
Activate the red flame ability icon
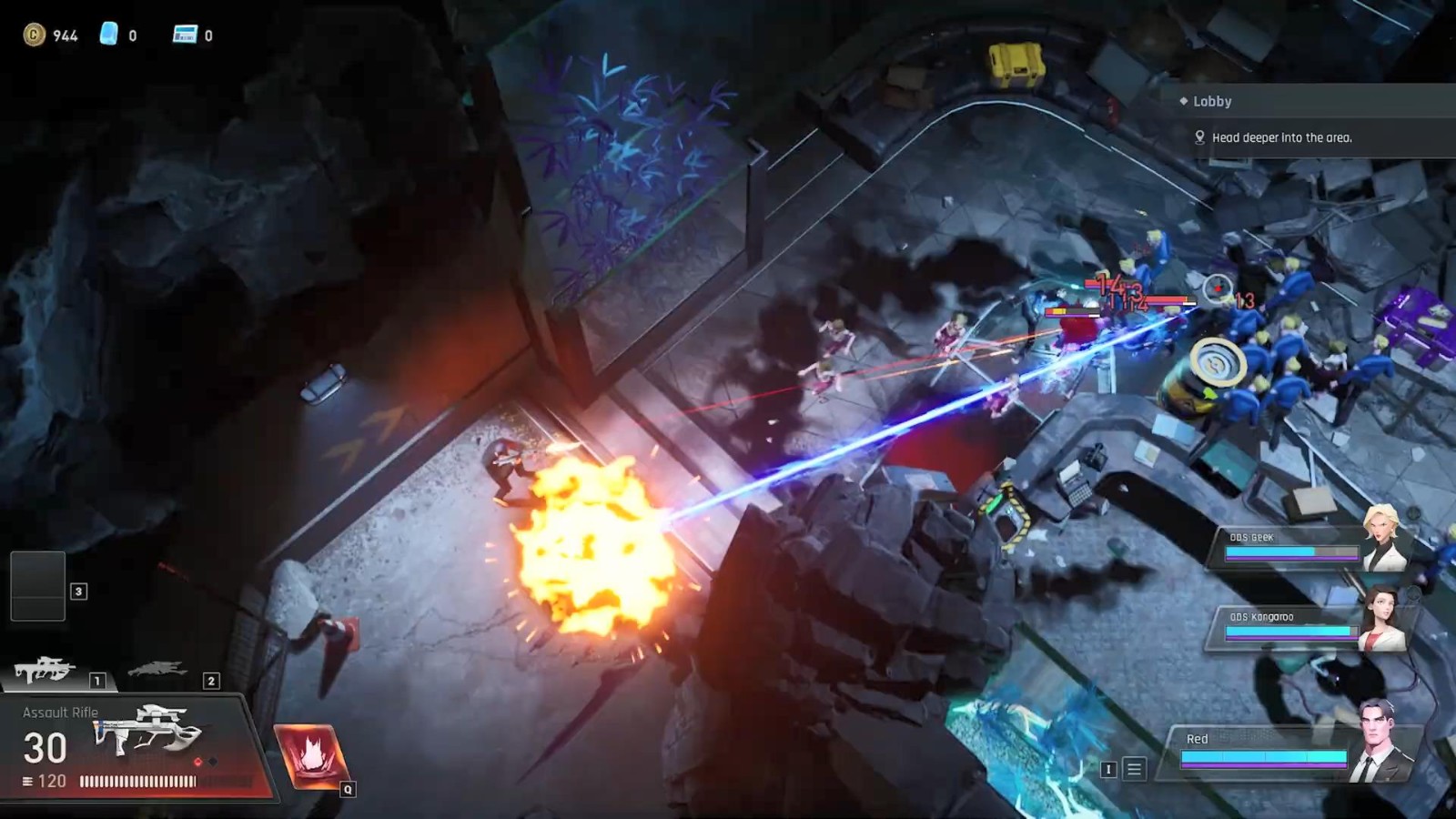[309, 754]
